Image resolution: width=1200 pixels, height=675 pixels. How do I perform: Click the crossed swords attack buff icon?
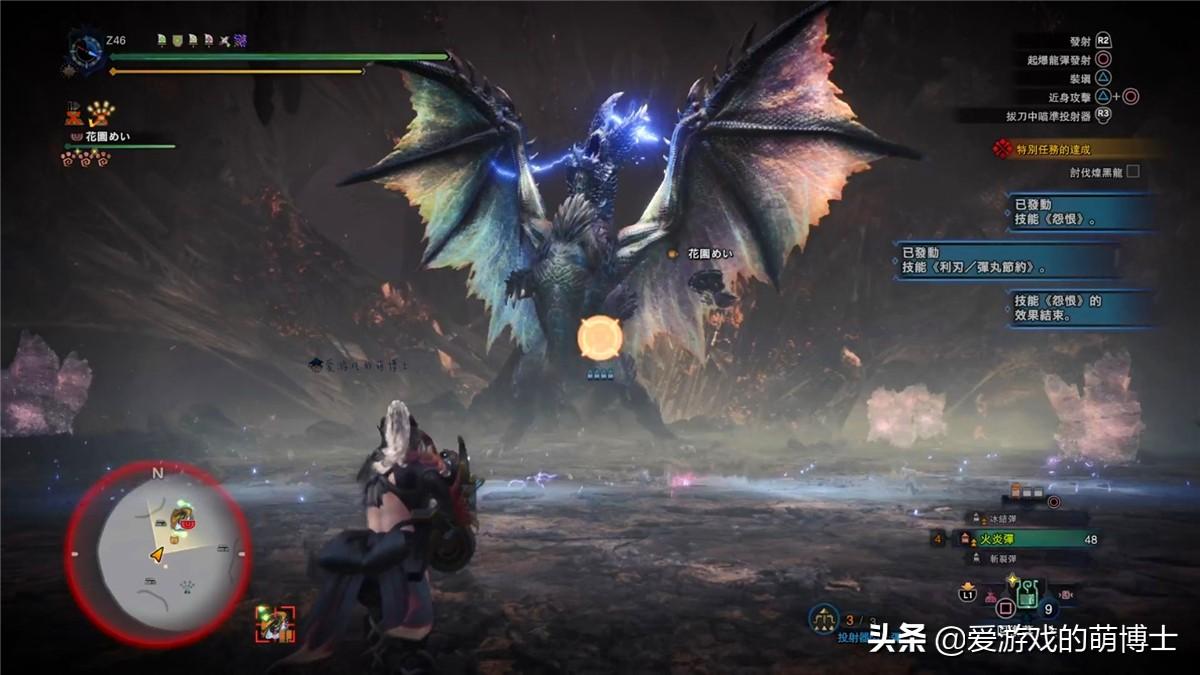pos(225,40)
